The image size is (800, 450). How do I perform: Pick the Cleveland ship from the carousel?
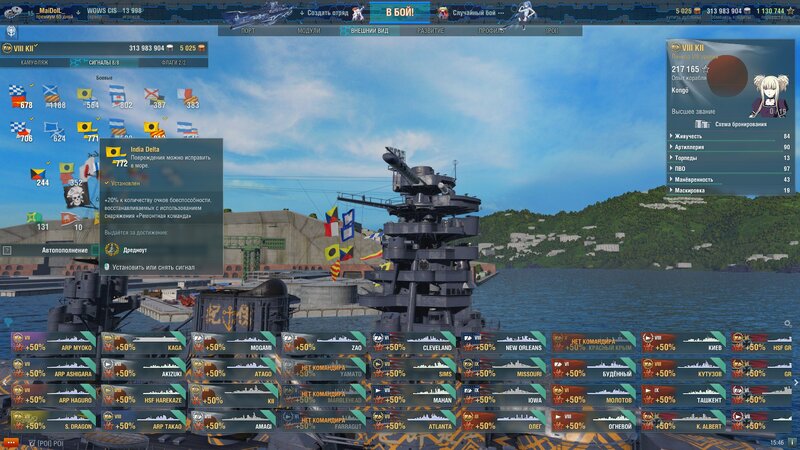pos(414,344)
